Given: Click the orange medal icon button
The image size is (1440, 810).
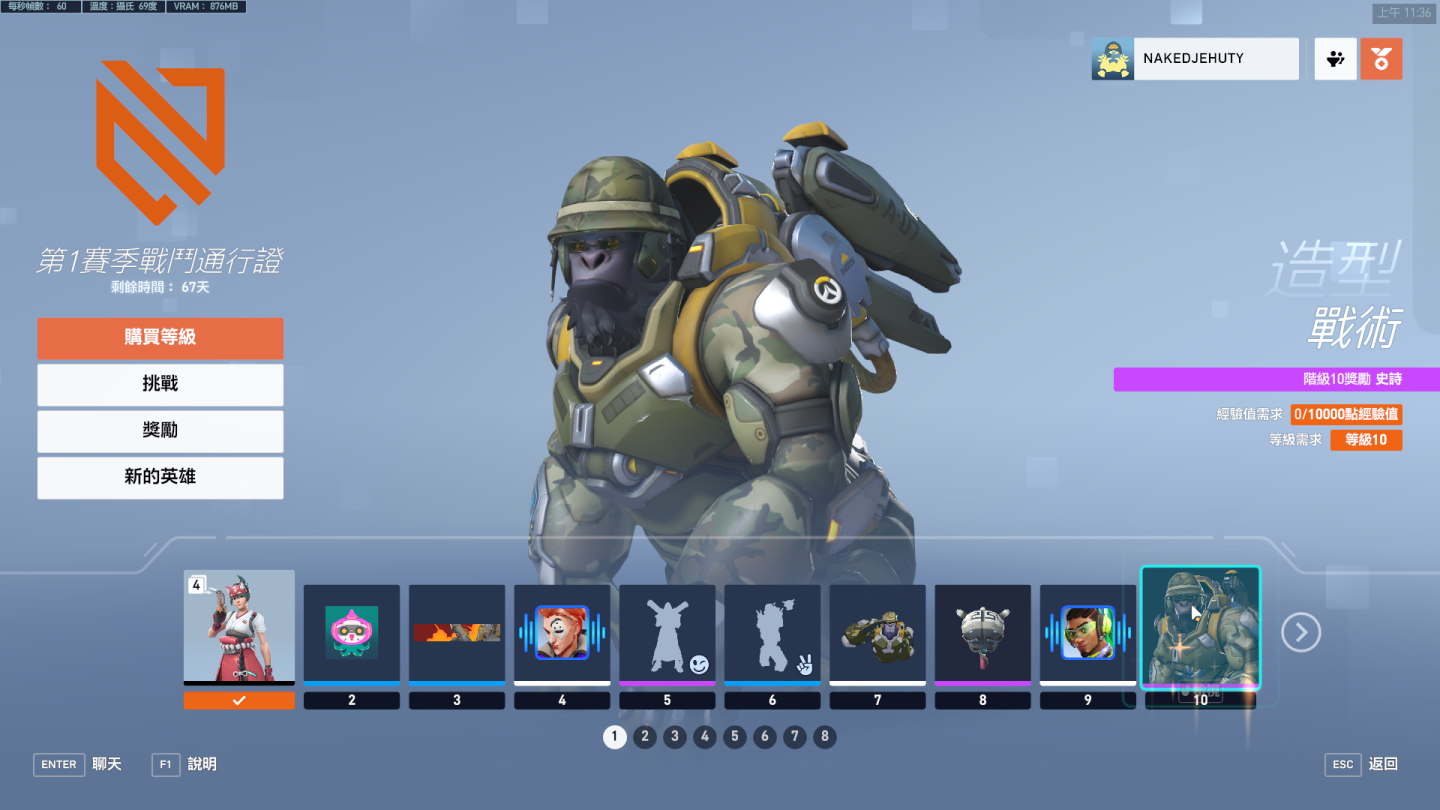Looking at the screenshot, I should (x=1381, y=59).
